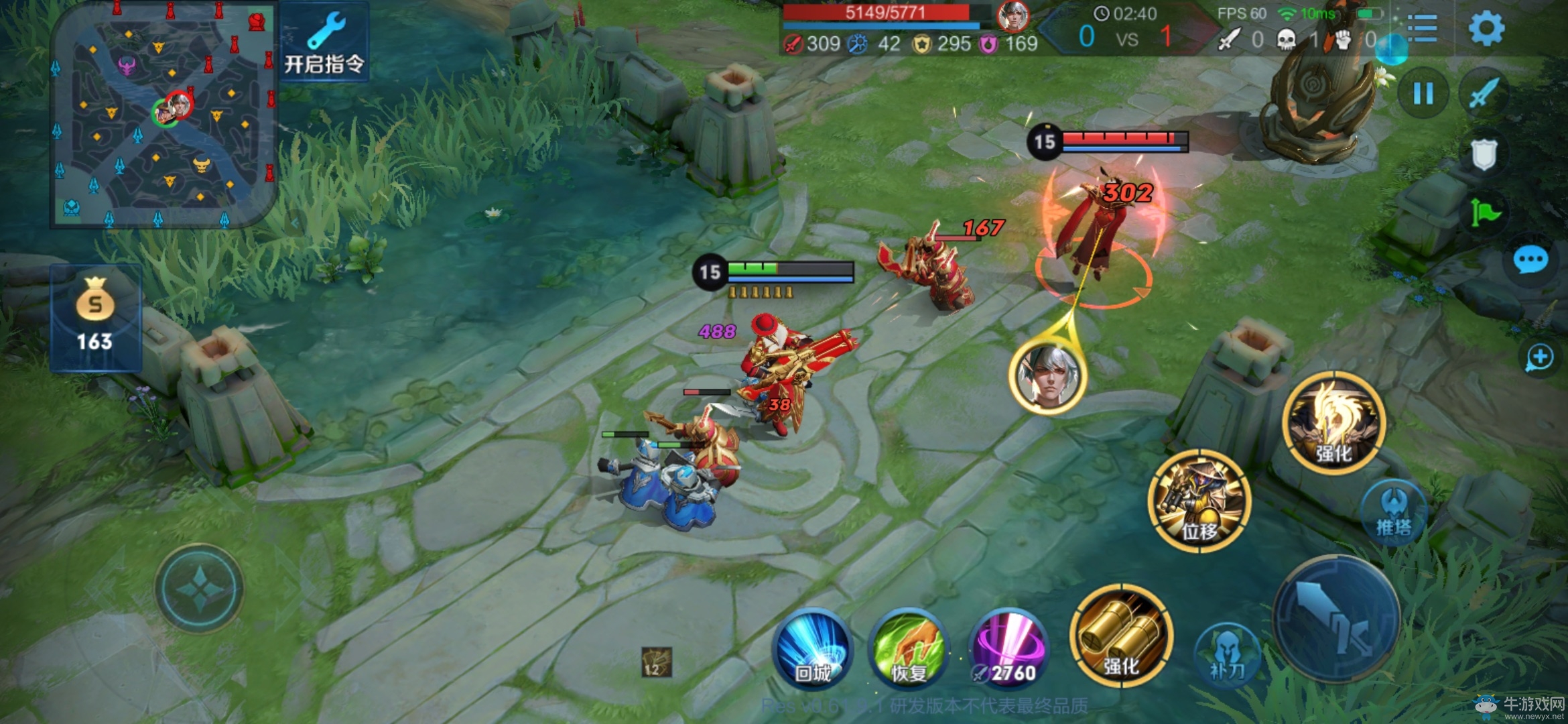Screen dimensions: 1568x724
Task: Select the sword attack signal icon
Action: point(1484,93)
